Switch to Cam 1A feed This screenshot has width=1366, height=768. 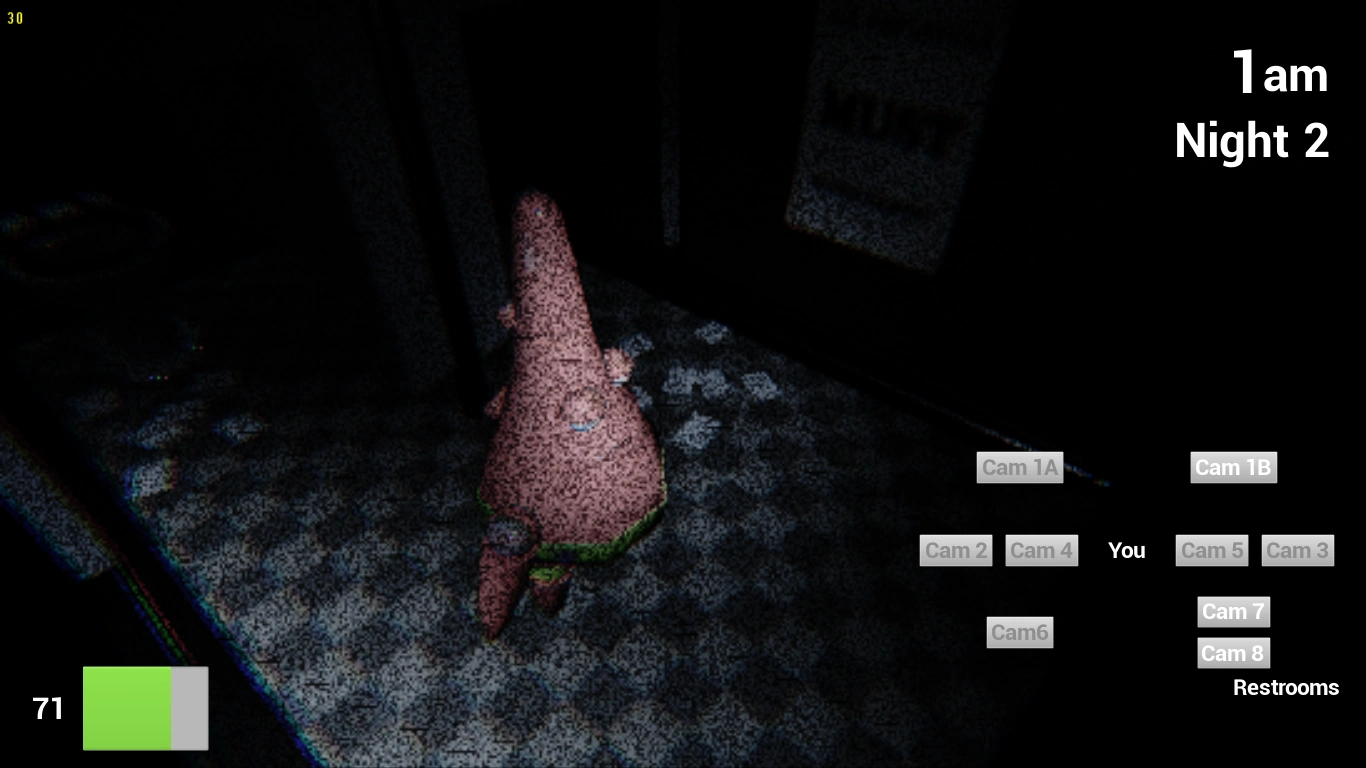1020,467
